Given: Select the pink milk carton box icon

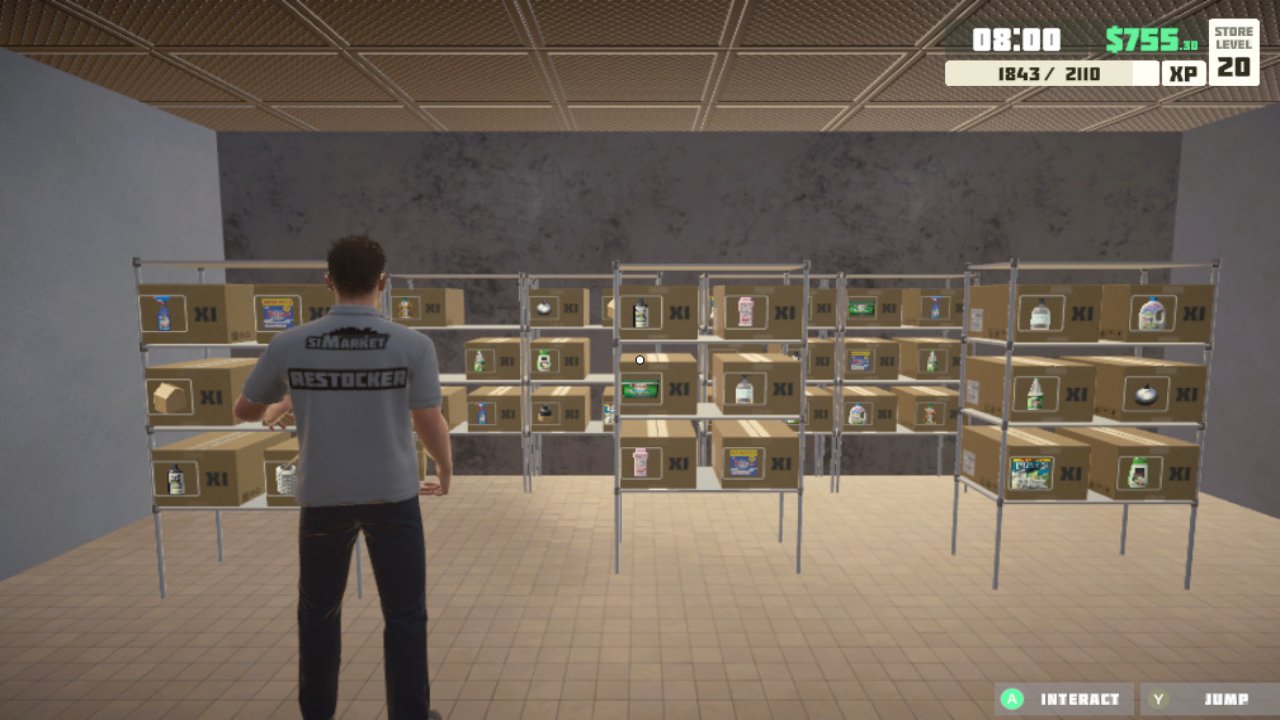Looking at the screenshot, I should point(747,310).
